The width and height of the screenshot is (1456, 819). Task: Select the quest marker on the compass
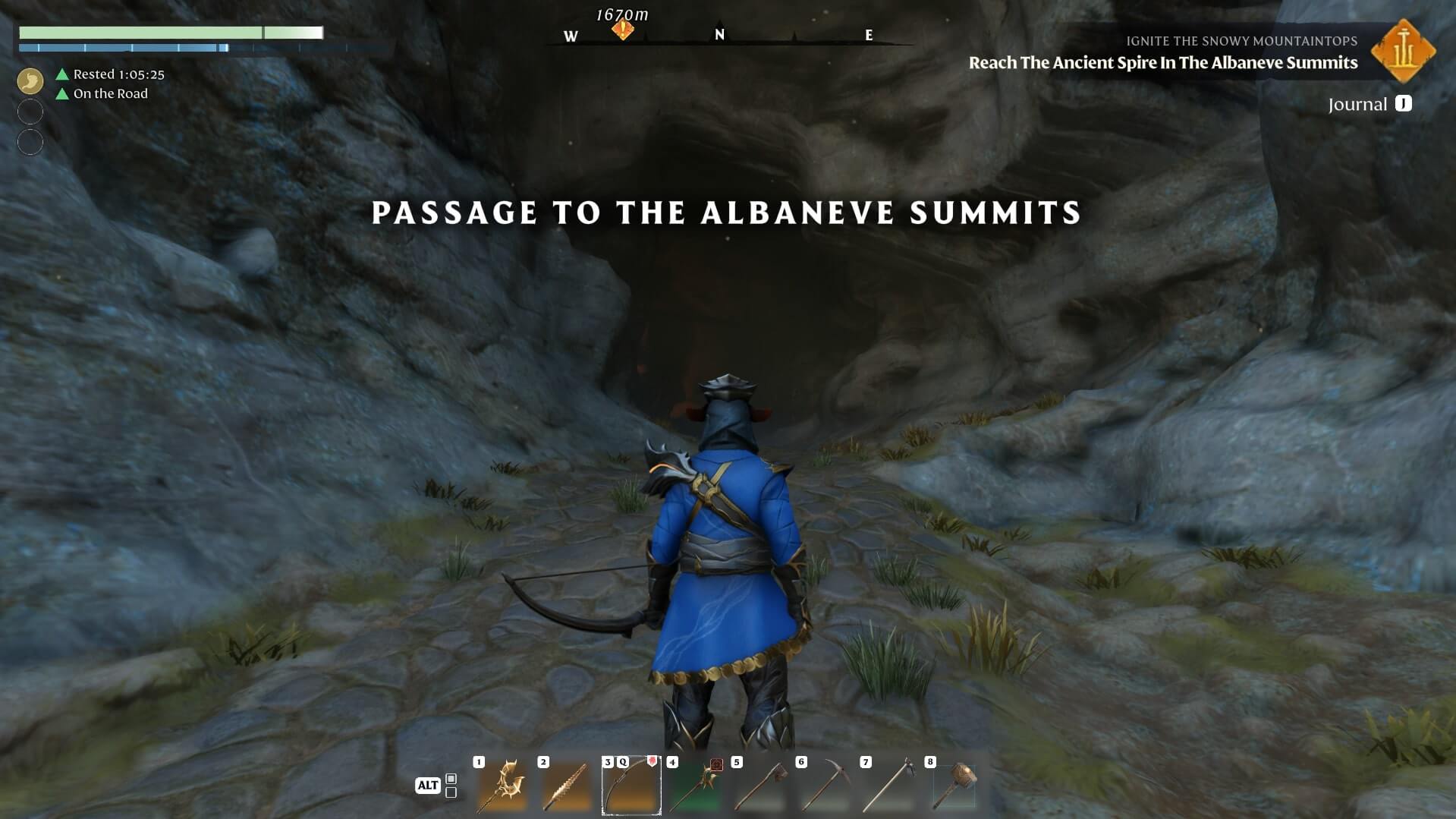[x=623, y=30]
